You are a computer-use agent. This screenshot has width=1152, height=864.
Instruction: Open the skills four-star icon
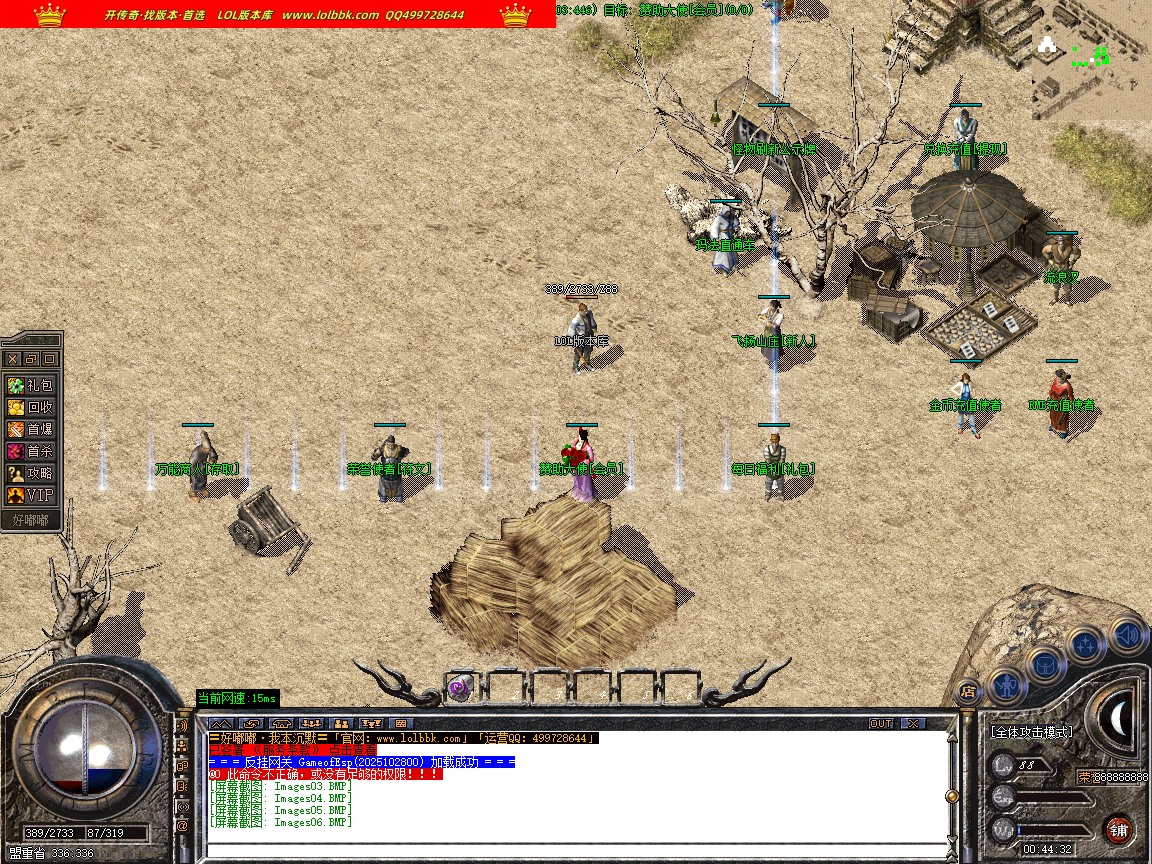click(1085, 645)
